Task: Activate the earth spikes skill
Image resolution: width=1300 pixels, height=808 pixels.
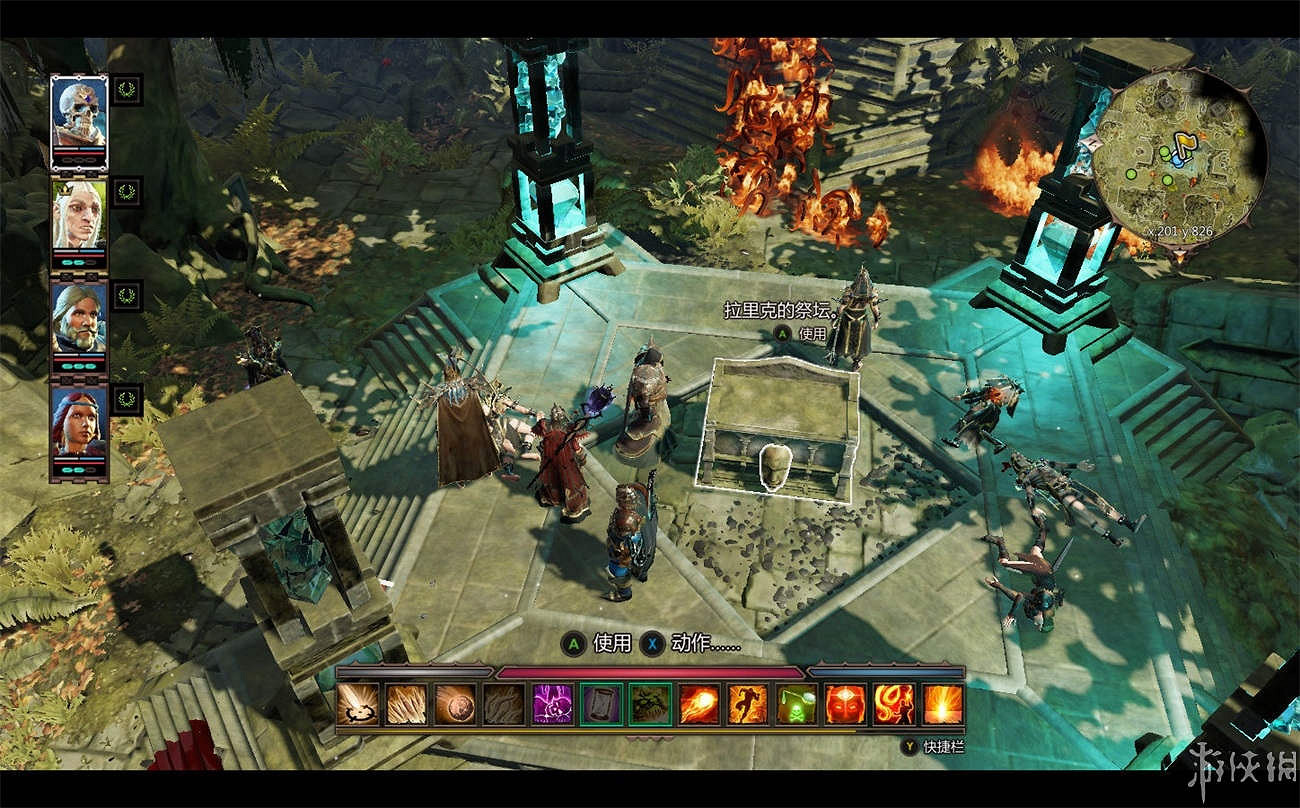Action: [407, 704]
